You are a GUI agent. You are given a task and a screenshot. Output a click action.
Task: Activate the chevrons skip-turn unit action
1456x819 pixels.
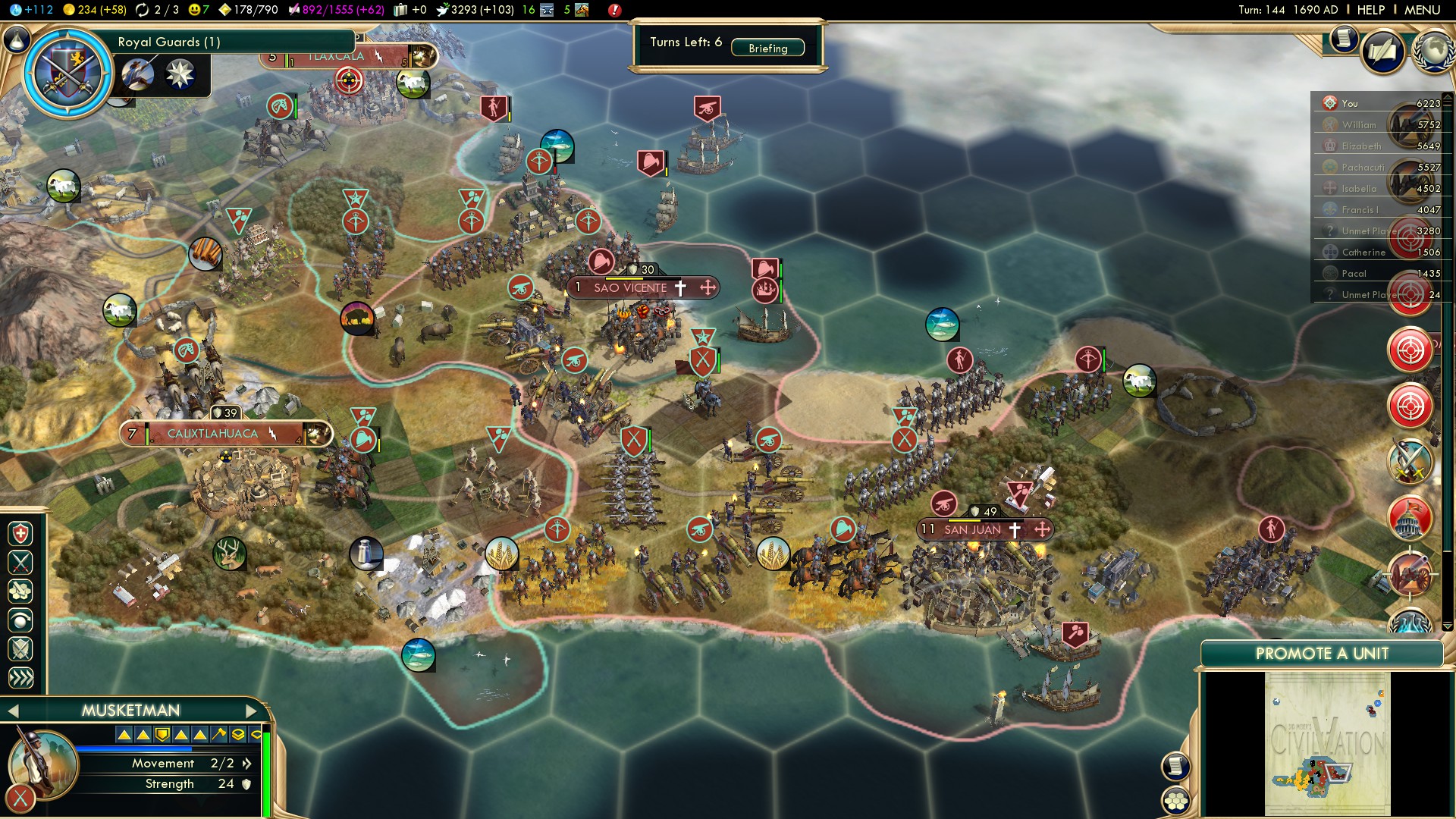tap(20, 677)
